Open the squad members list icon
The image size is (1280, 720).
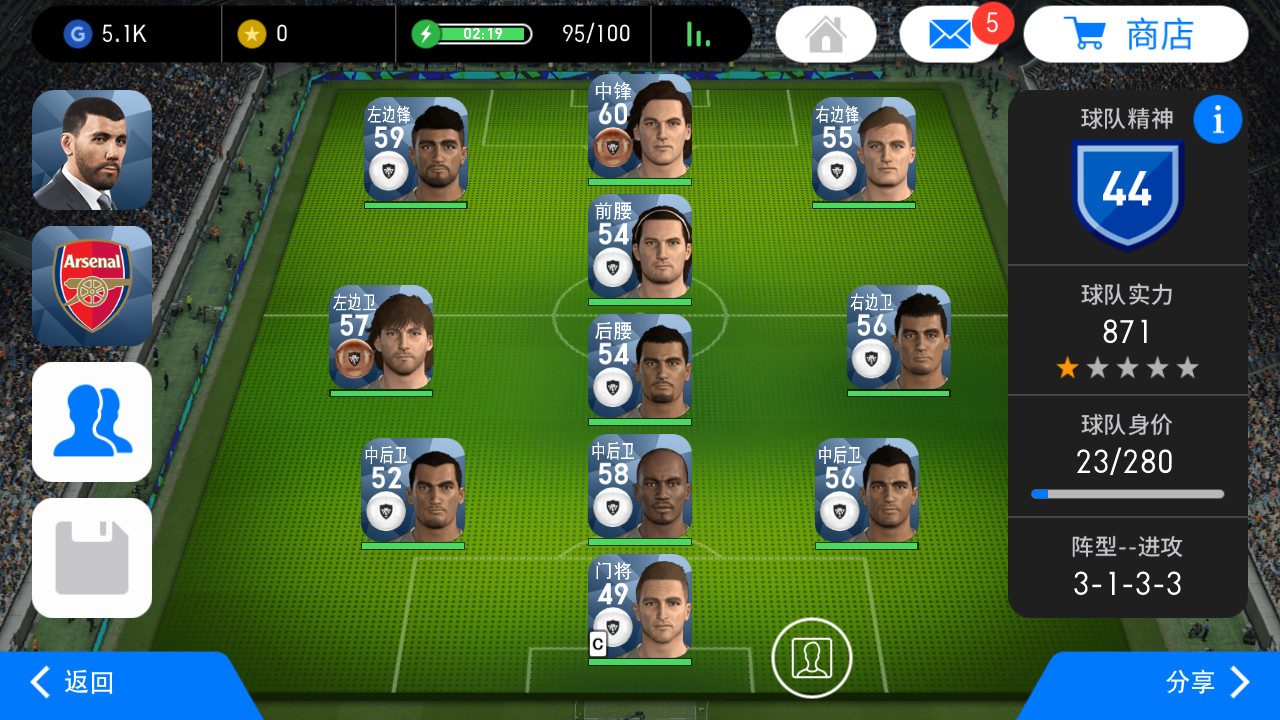[x=92, y=422]
